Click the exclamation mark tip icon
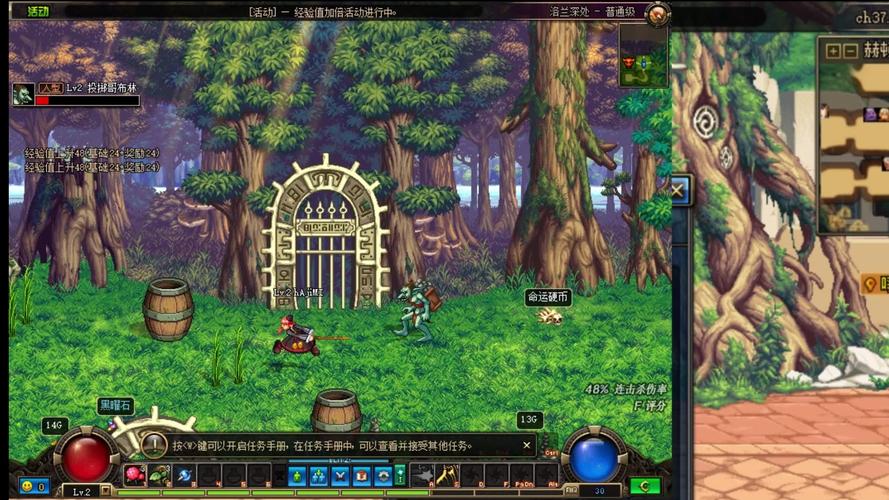This screenshot has height=500, width=889. click(x=153, y=445)
